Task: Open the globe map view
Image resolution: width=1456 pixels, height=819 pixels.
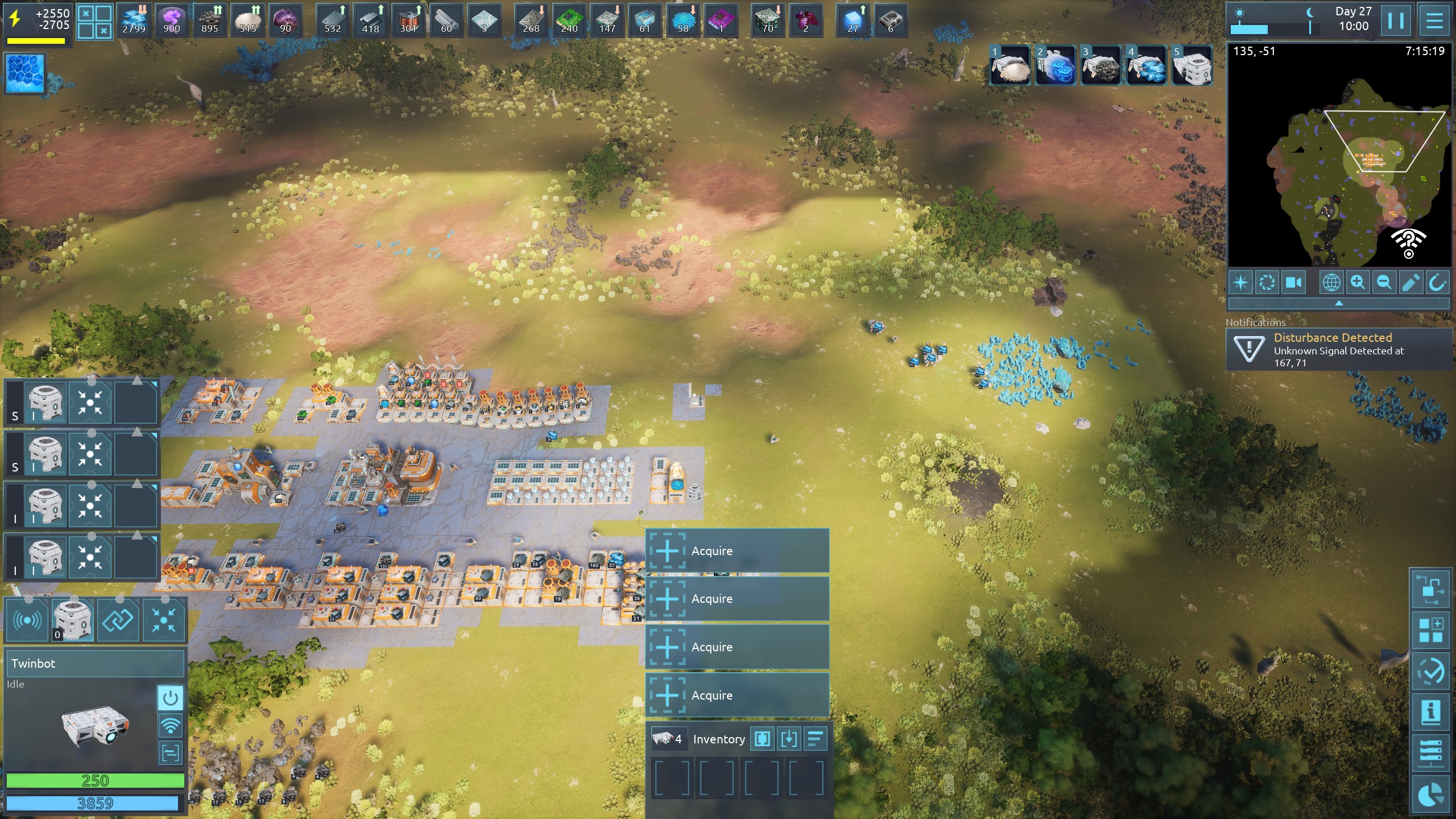Action: tap(1331, 283)
